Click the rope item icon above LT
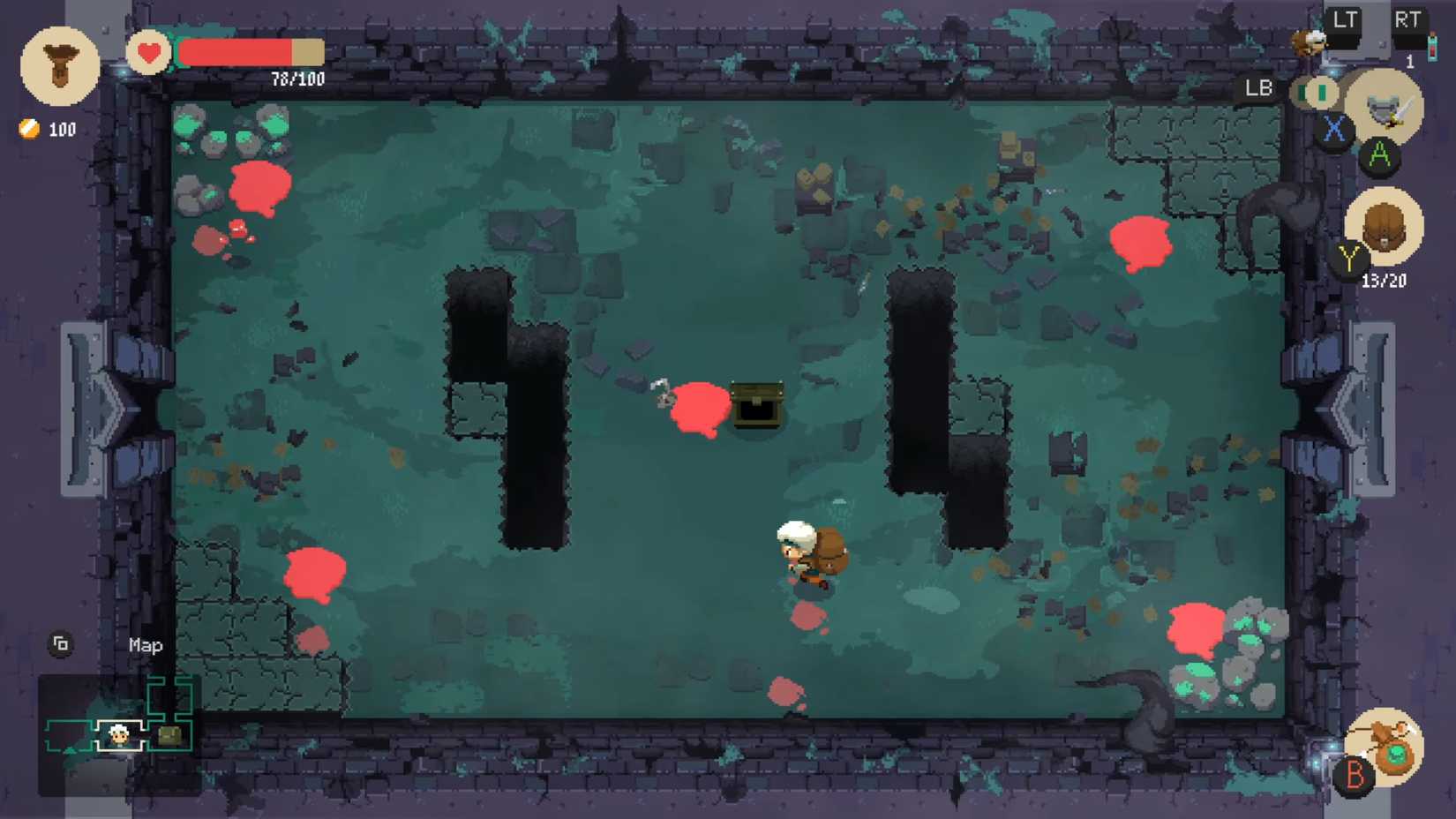 [x=1310, y=41]
